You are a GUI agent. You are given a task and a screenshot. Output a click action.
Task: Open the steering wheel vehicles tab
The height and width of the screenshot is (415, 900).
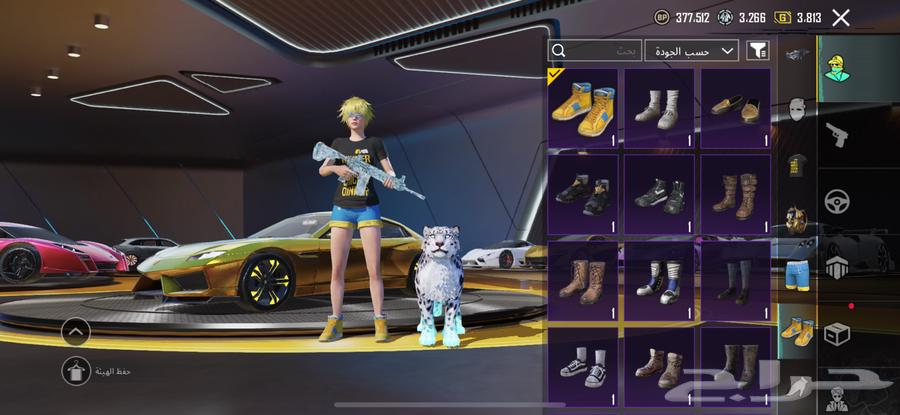(x=838, y=203)
